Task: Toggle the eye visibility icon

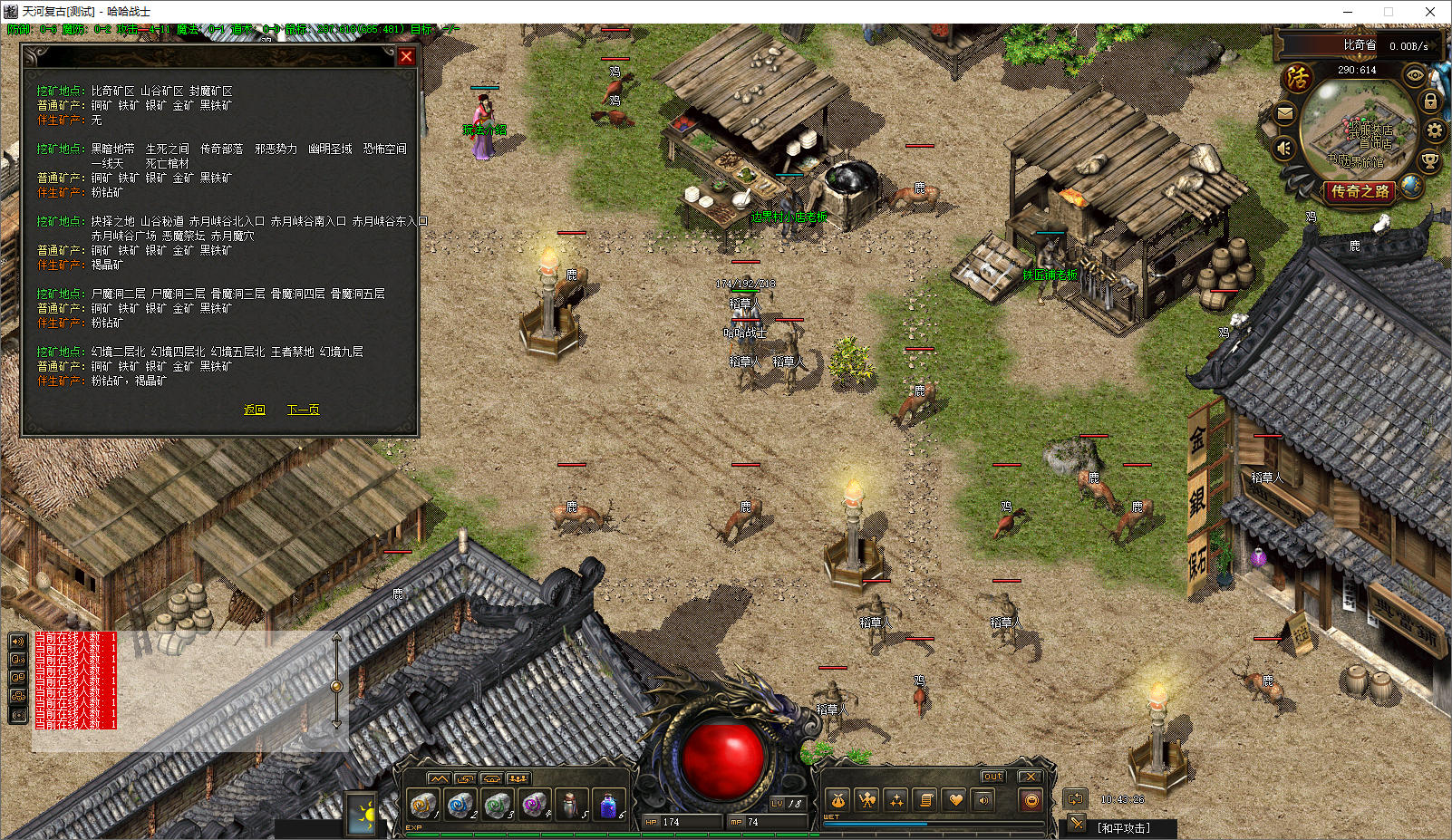Action: click(1414, 75)
